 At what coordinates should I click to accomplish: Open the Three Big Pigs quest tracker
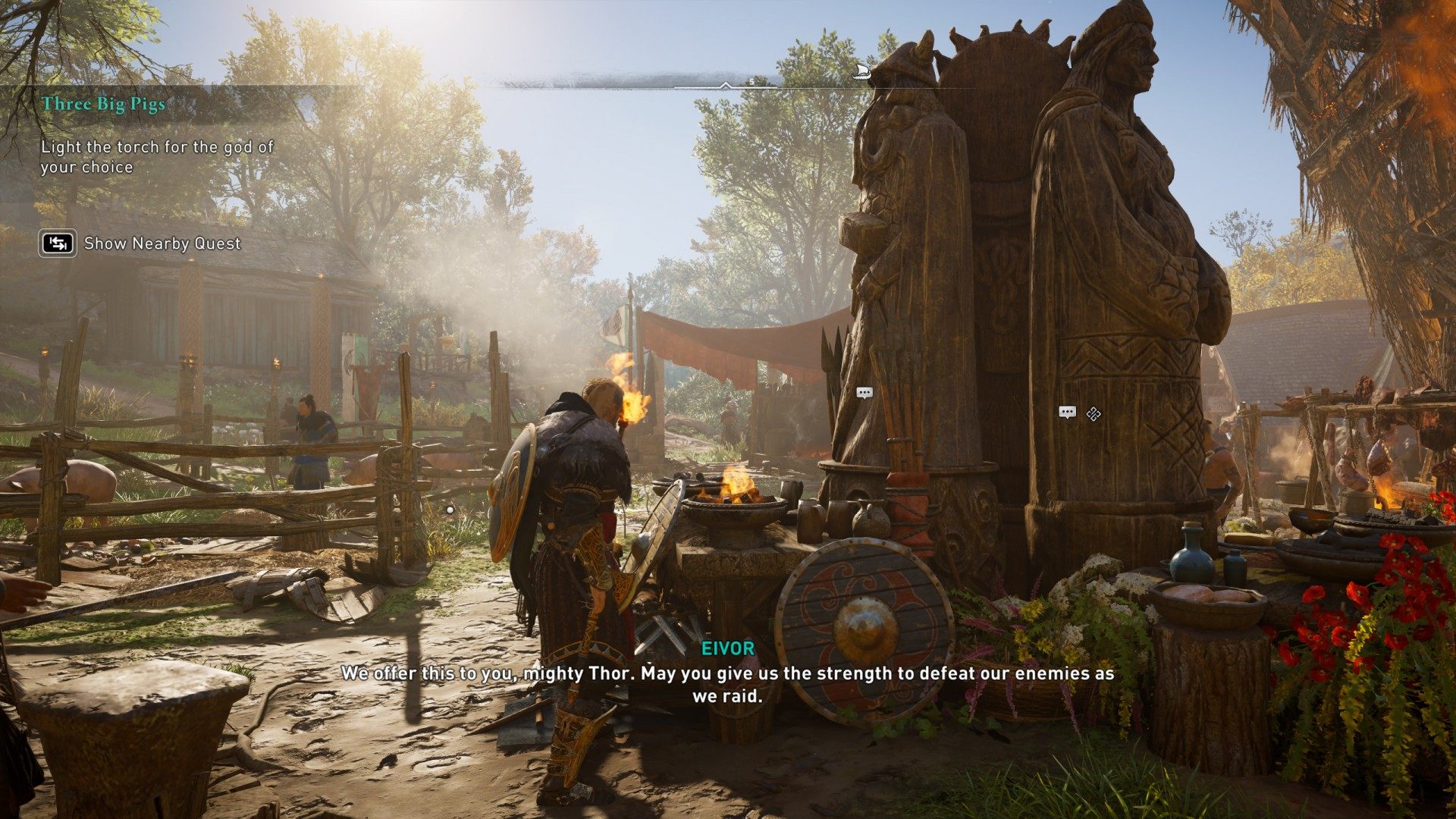pos(104,104)
